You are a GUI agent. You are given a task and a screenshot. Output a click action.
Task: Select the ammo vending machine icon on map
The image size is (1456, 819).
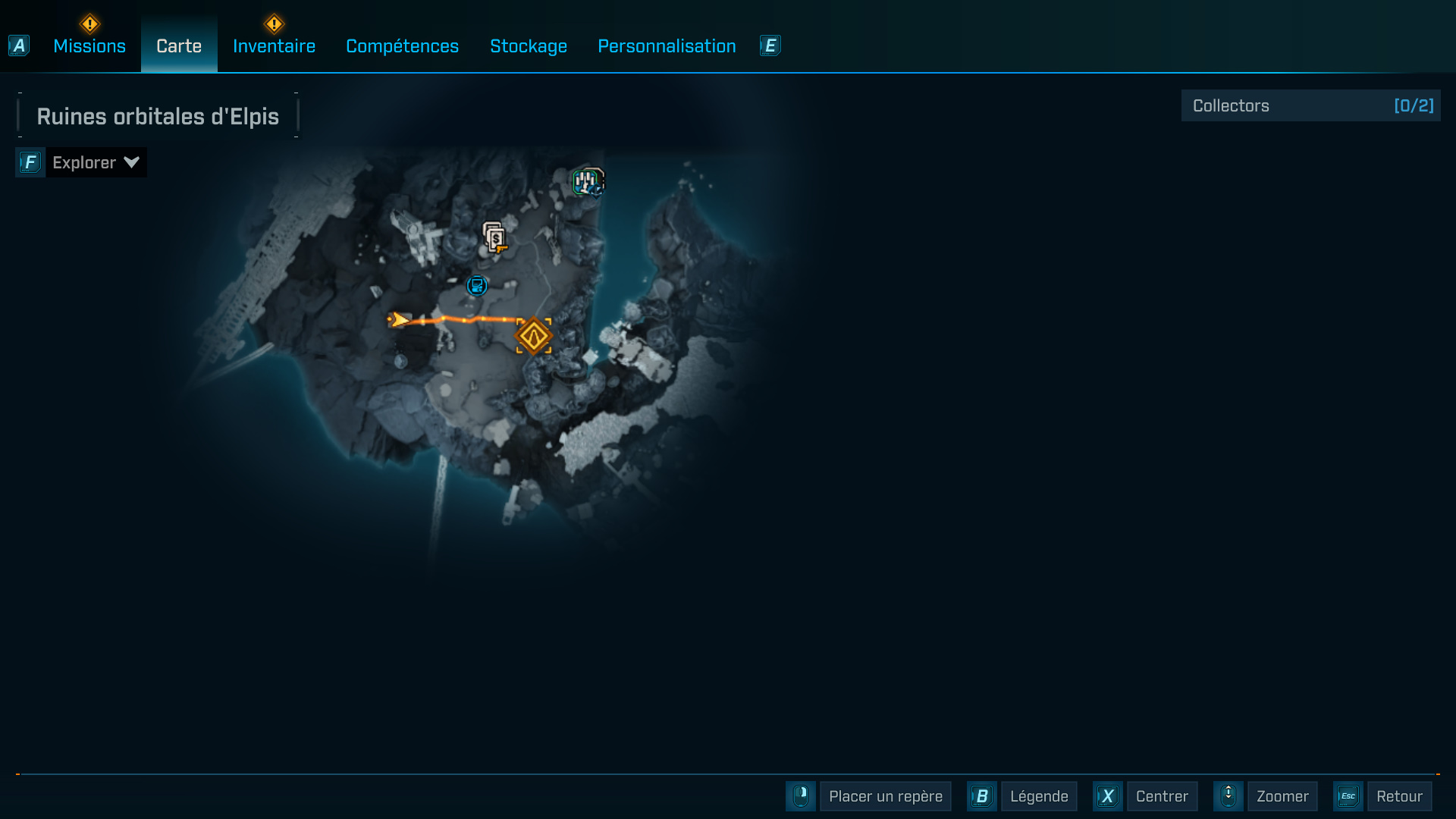click(x=493, y=237)
